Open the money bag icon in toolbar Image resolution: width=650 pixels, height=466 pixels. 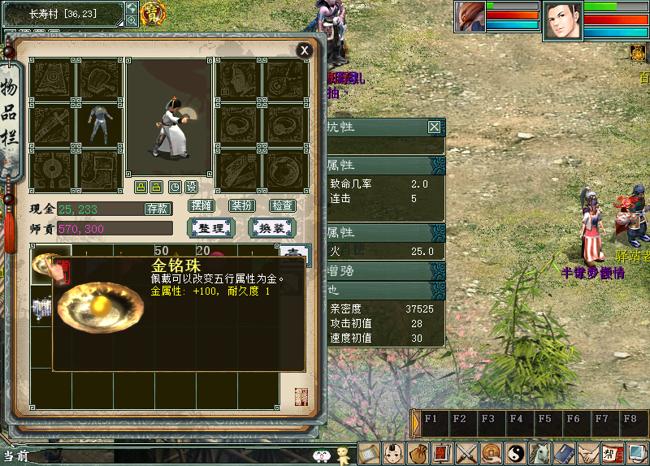[x=419, y=454]
